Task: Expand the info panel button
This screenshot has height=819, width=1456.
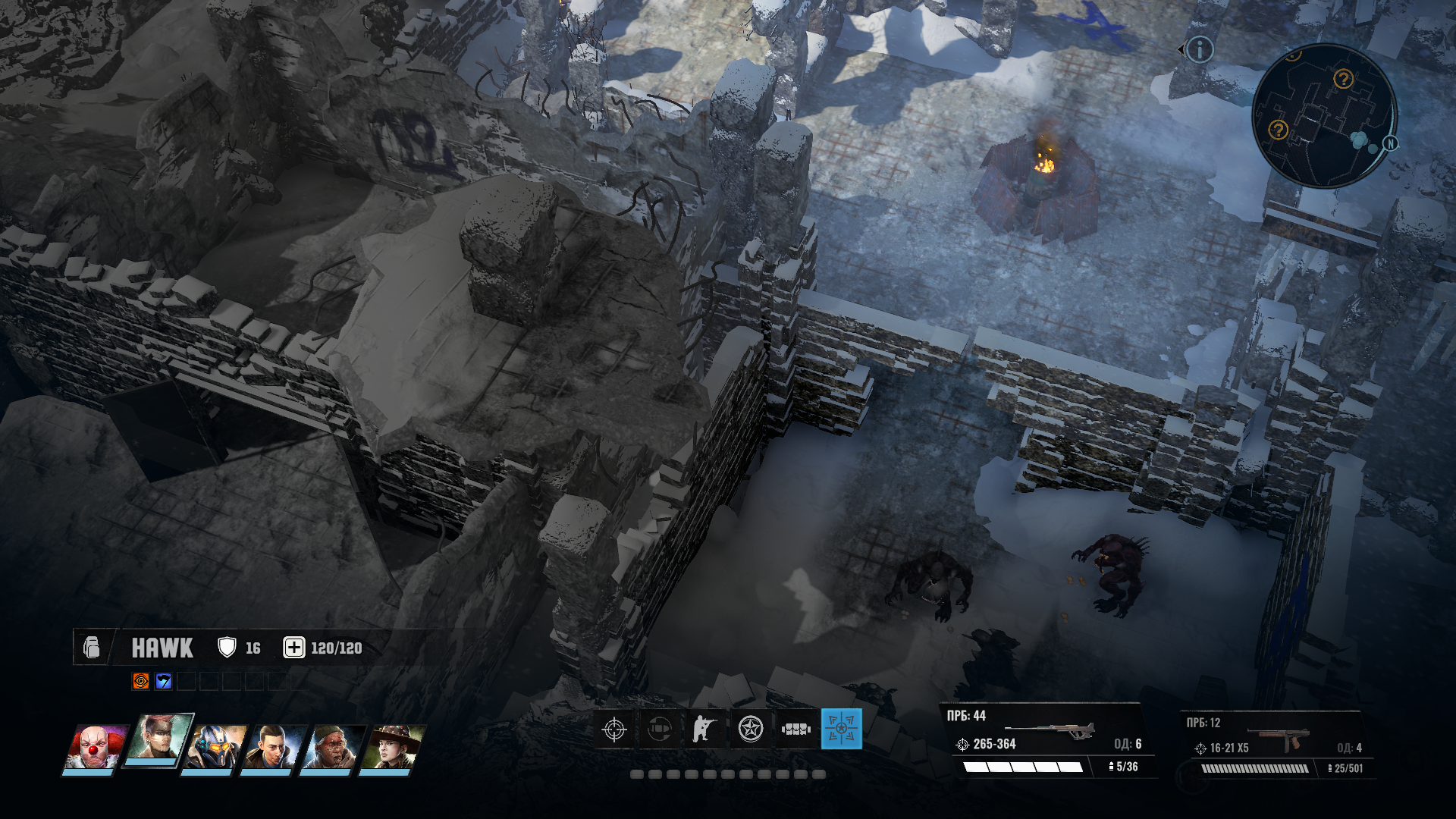Action: pos(1200,50)
